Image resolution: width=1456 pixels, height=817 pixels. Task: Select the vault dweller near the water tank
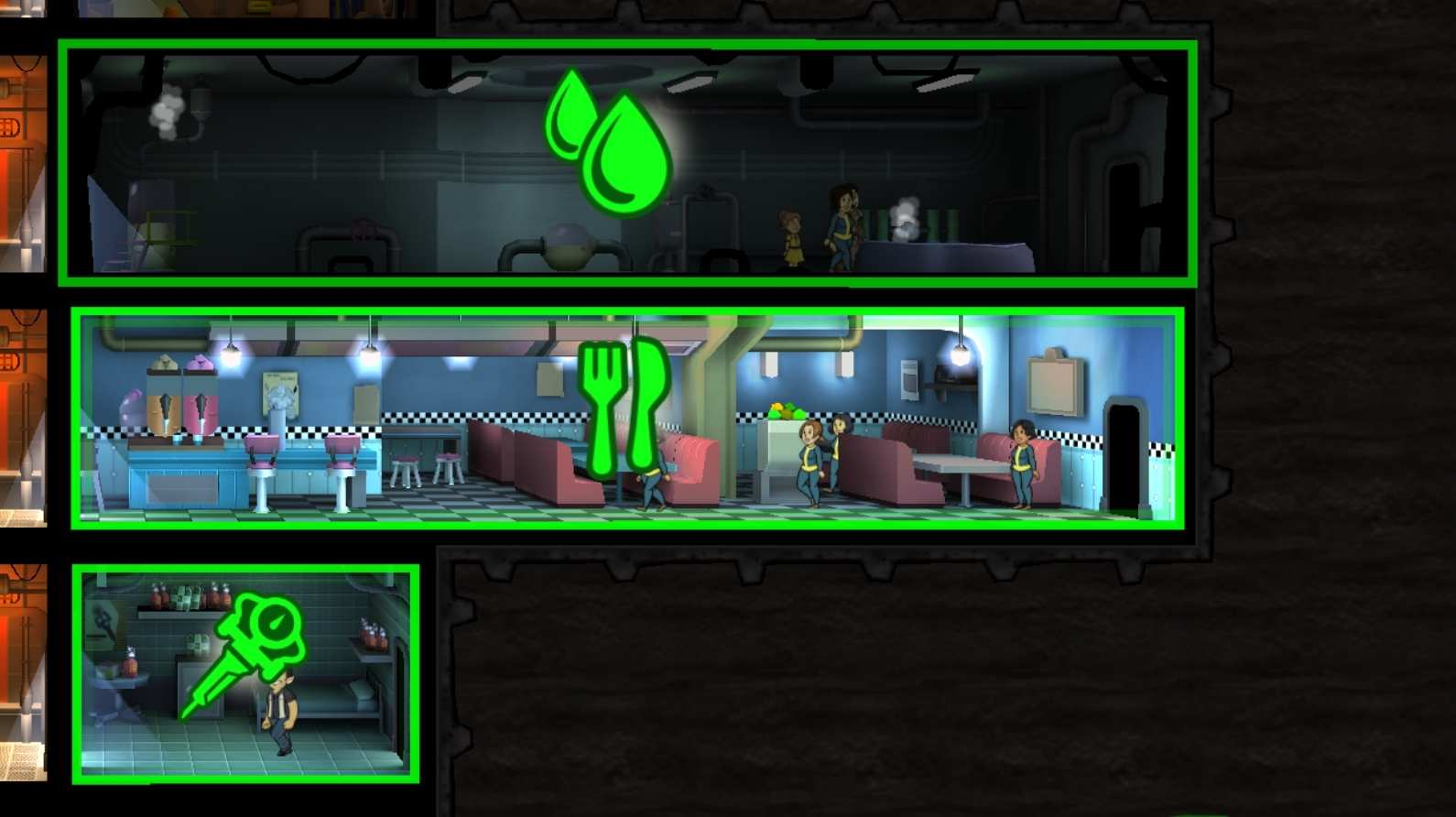pos(842,229)
